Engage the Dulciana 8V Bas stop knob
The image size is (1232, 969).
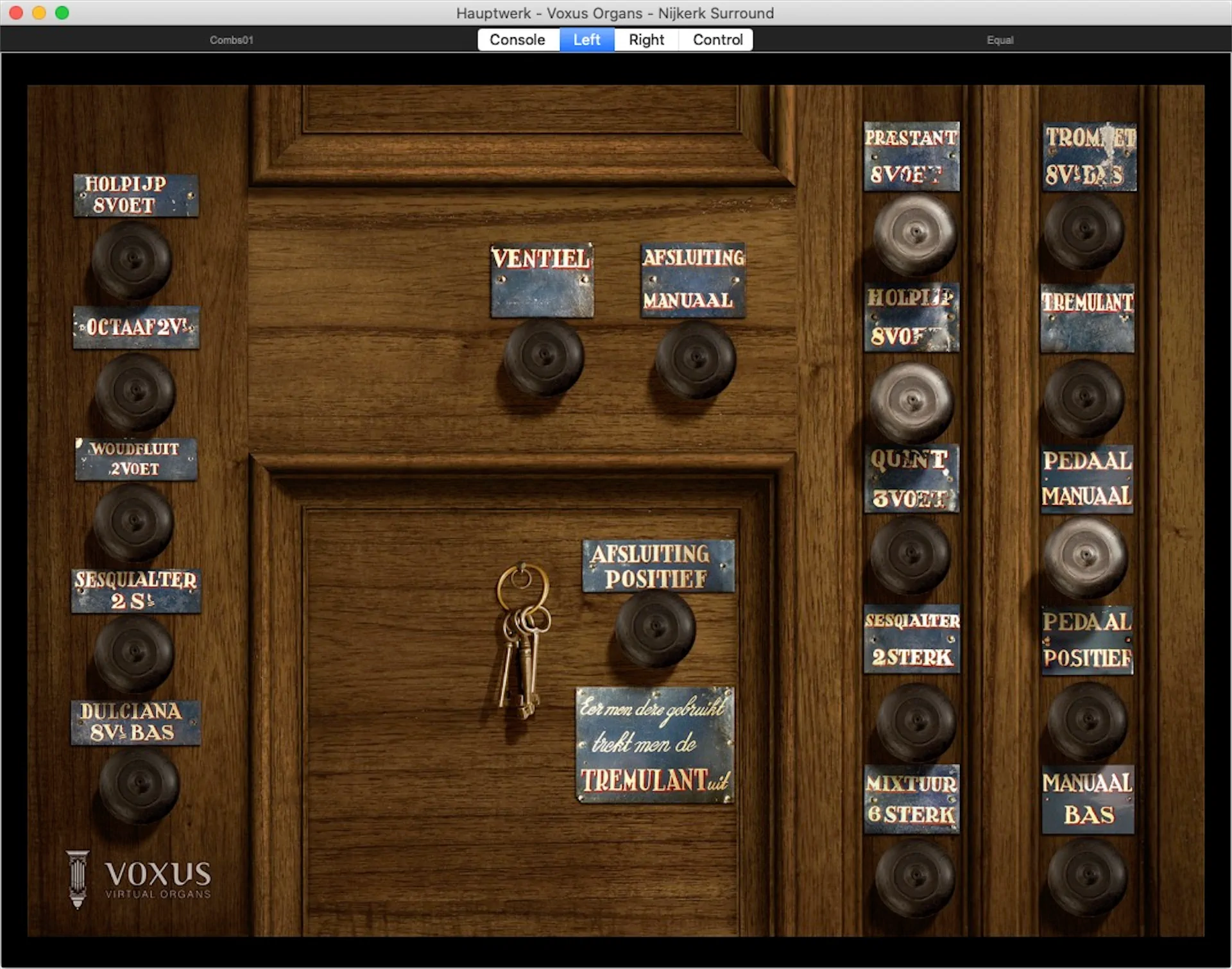(x=139, y=785)
